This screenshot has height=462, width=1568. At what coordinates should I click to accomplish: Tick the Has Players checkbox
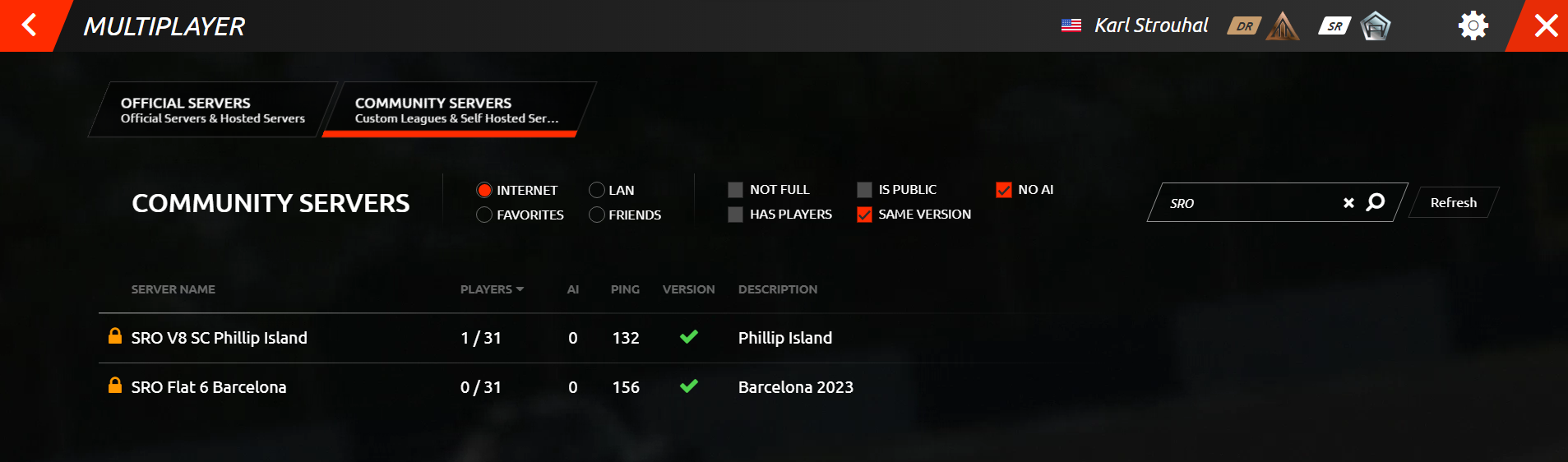coord(735,215)
